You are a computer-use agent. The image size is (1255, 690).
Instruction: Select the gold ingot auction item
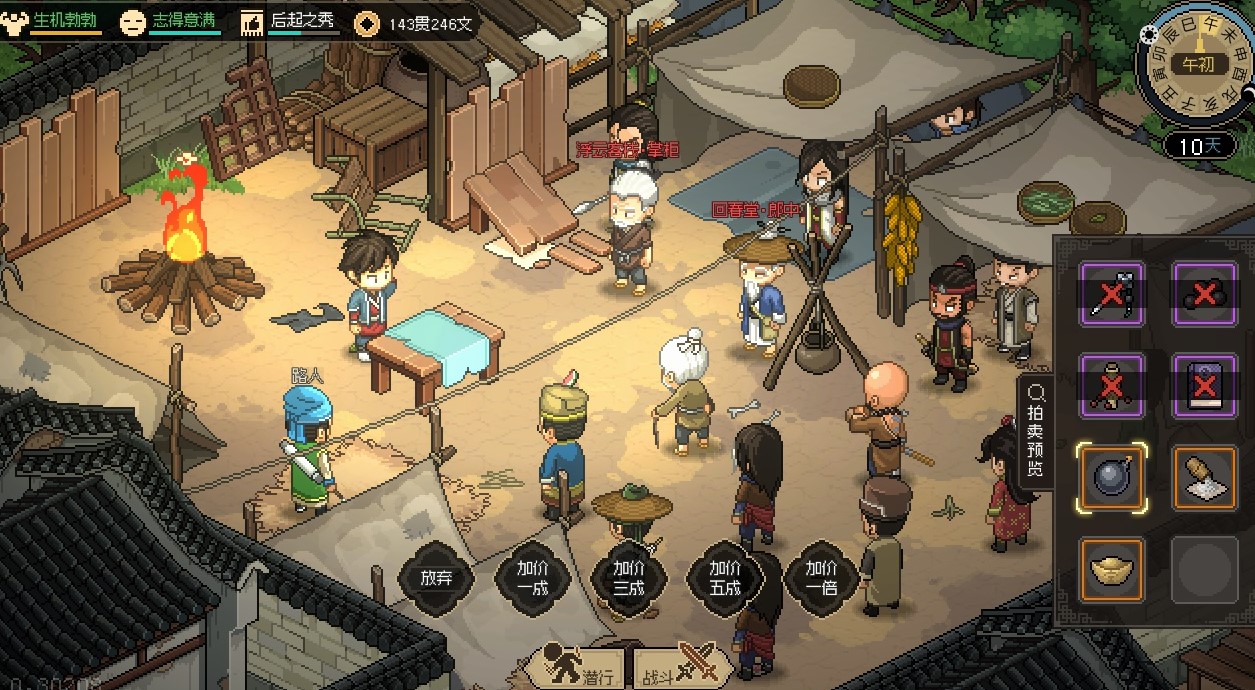pyautogui.click(x=1111, y=570)
